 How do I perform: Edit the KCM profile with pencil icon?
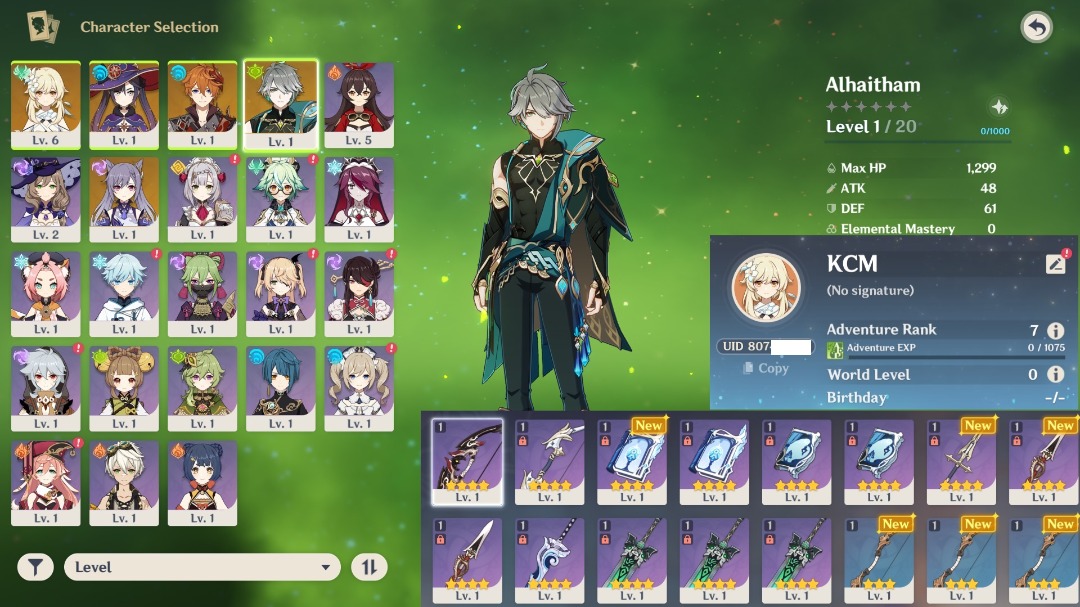(1055, 264)
